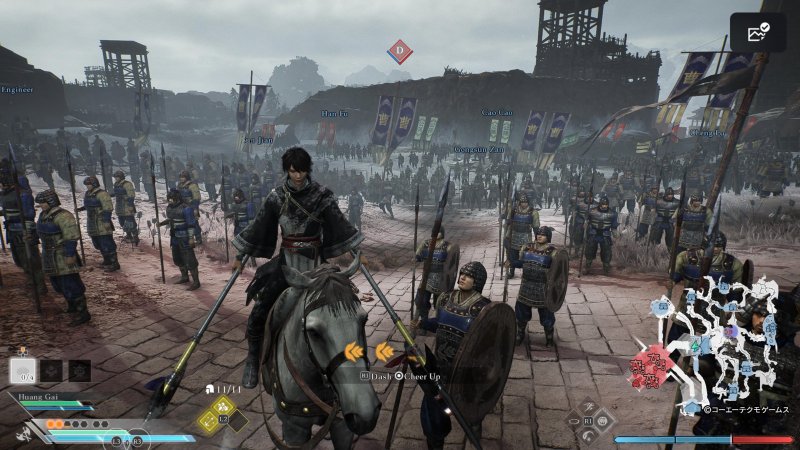
Task: Select the highlighted item slot showing 0/4
Action: click(x=23, y=371)
